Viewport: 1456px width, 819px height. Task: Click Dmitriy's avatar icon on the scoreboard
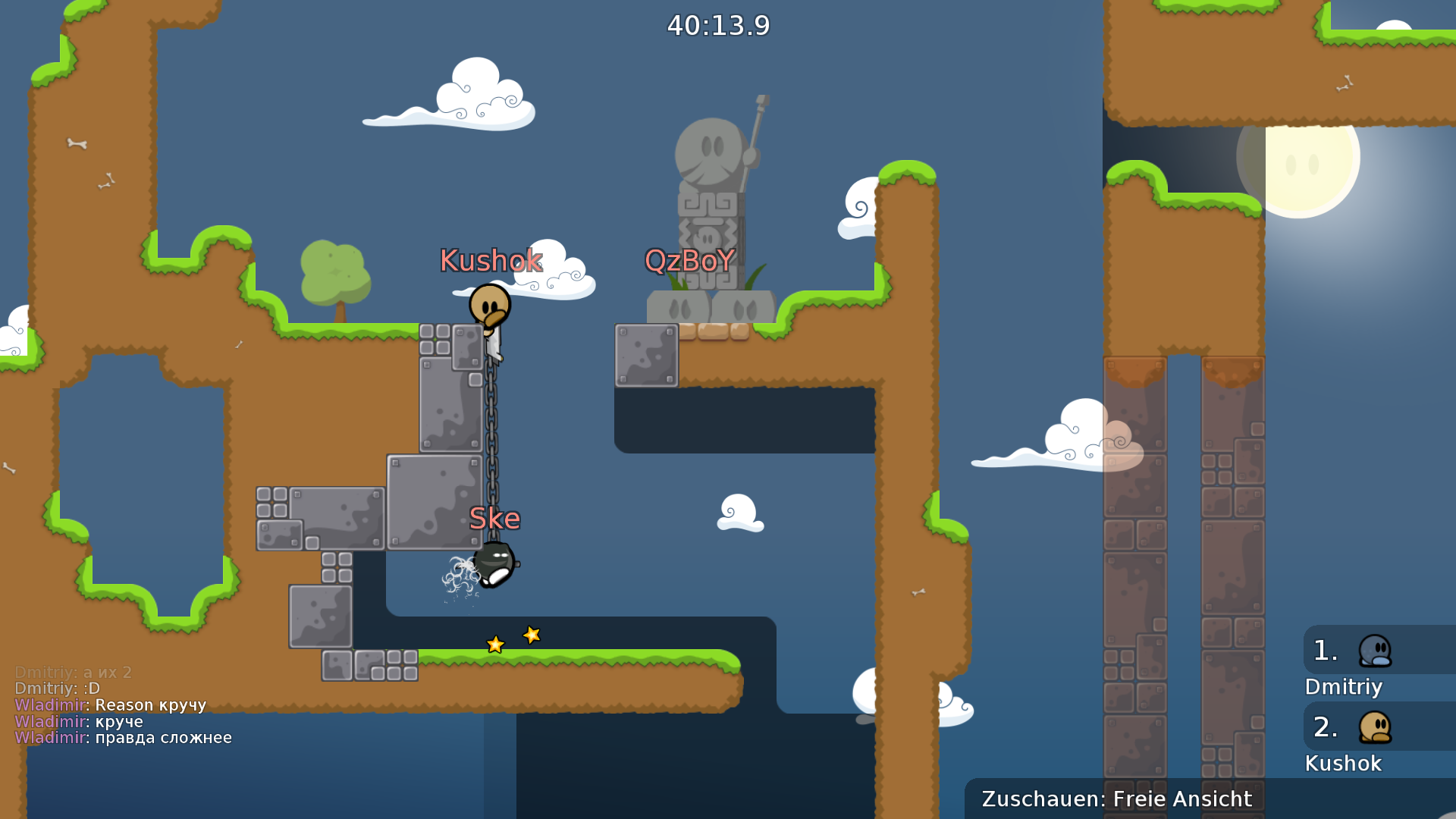(1377, 651)
